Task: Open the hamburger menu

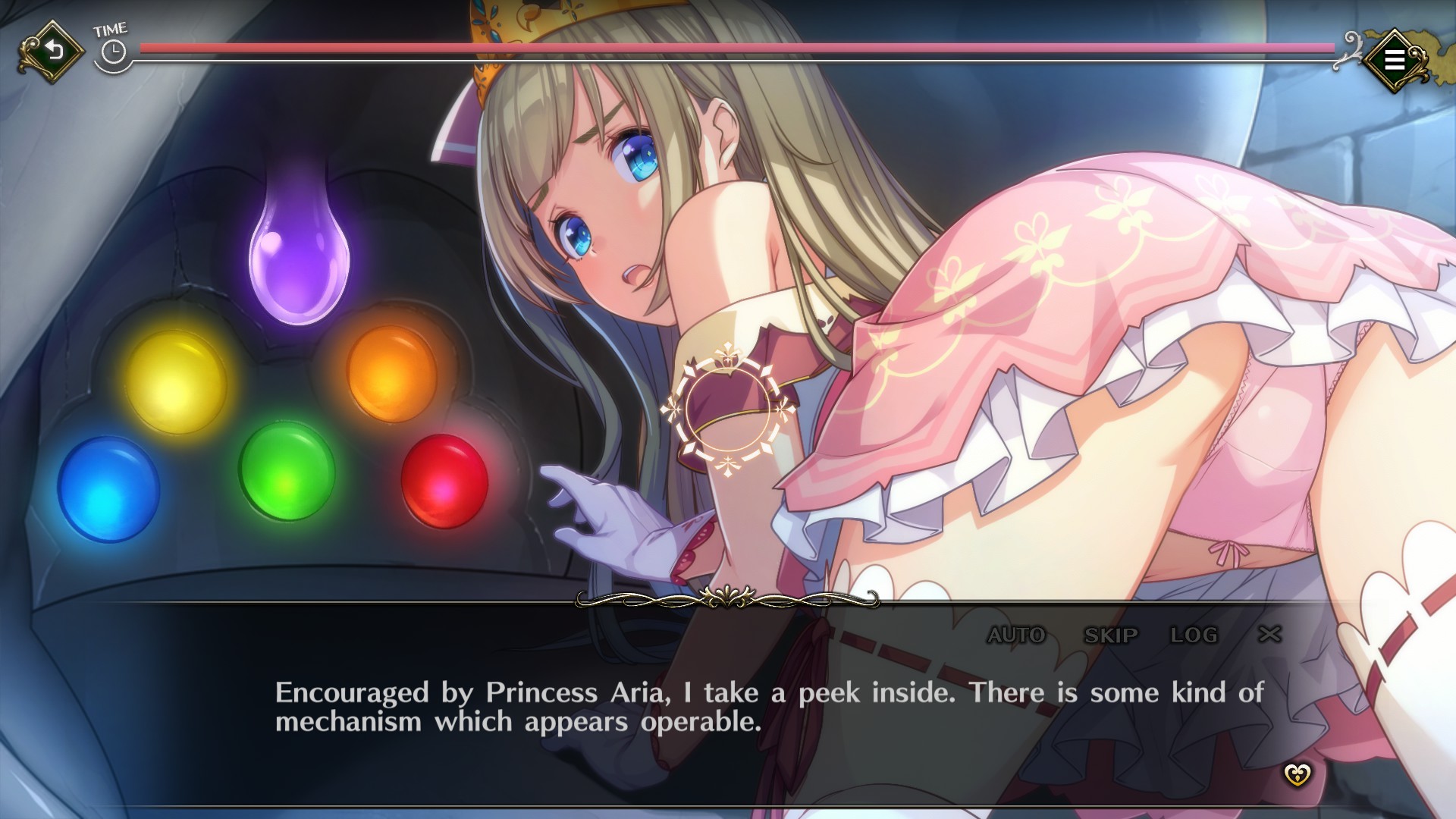Action: 1394,60
